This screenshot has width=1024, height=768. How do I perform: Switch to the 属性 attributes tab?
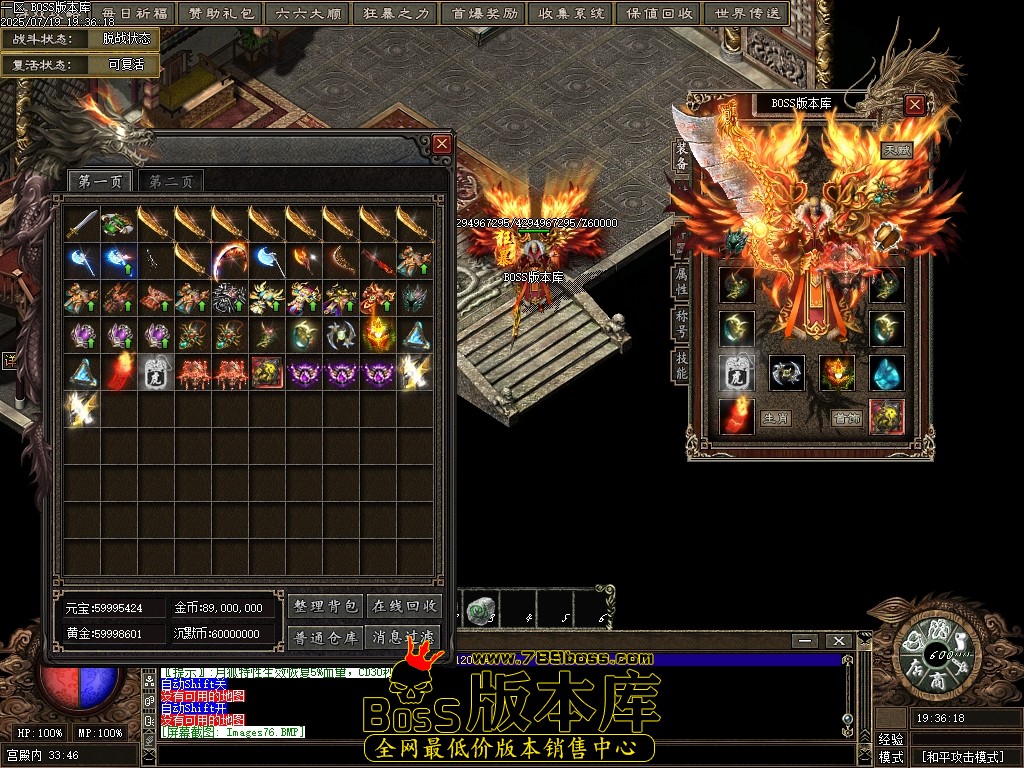point(682,280)
